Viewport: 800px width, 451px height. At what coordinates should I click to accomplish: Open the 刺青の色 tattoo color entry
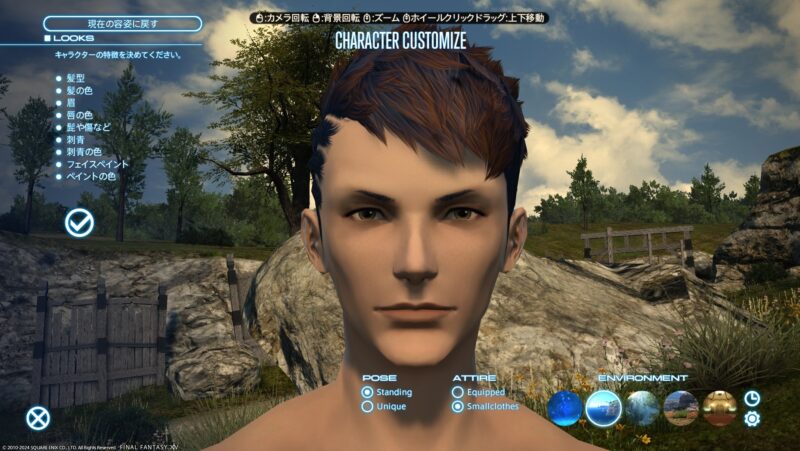click(86, 152)
